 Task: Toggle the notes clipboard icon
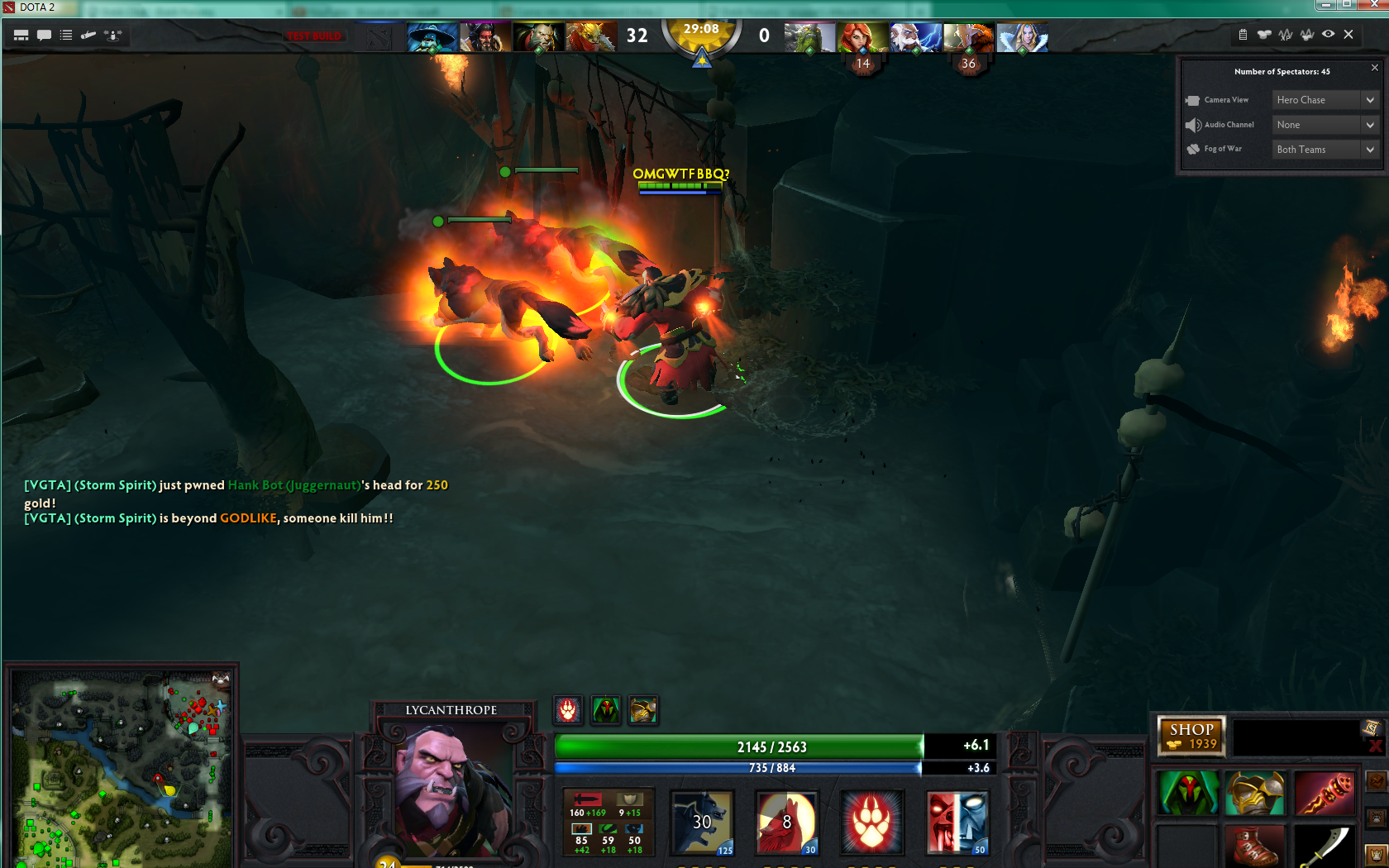point(1242,35)
